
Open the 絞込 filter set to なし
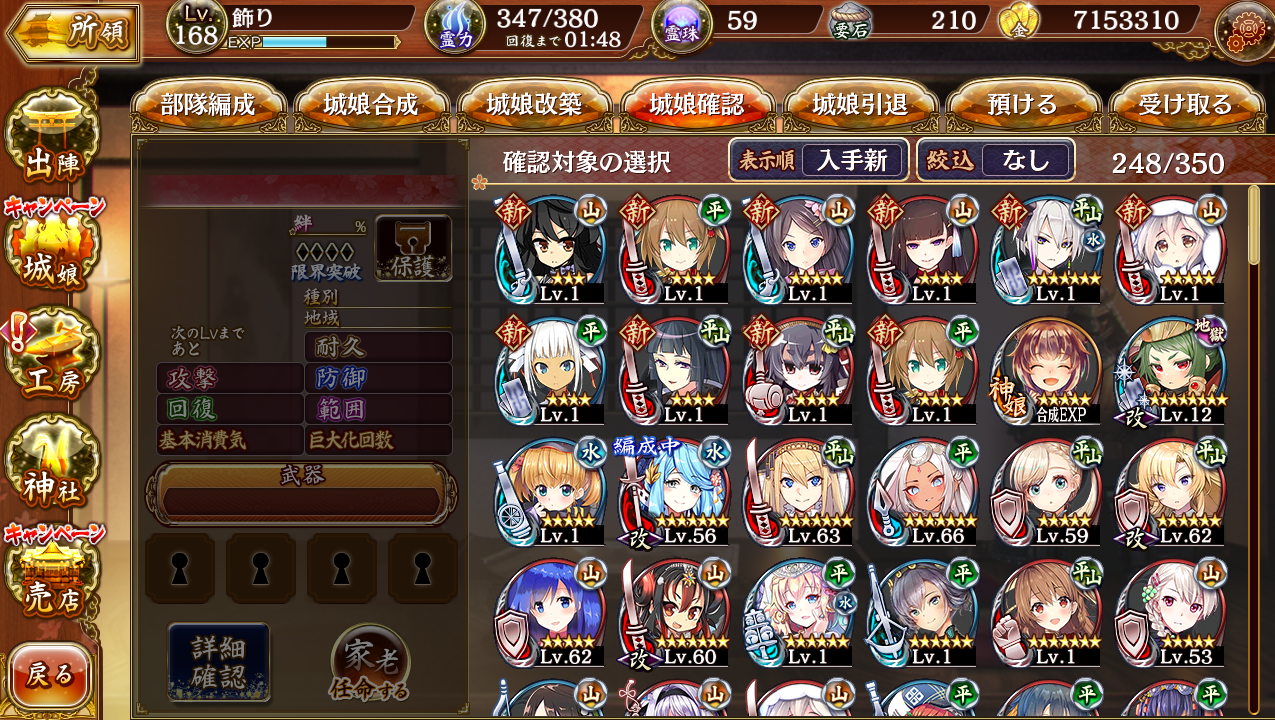pyautogui.click(x=1026, y=160)
